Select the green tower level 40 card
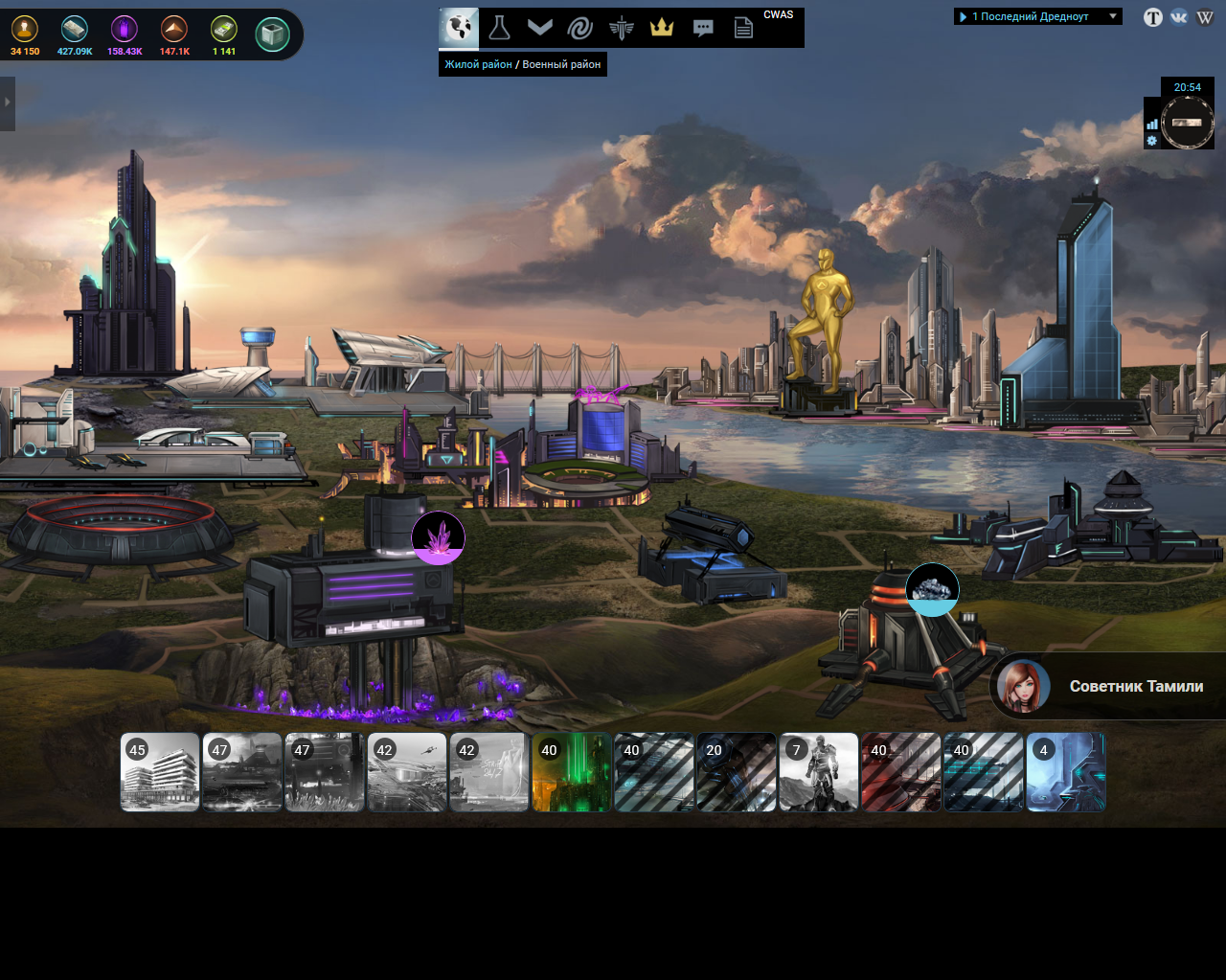This screenshot has width=1226, height=980. (x=572, y=772)
